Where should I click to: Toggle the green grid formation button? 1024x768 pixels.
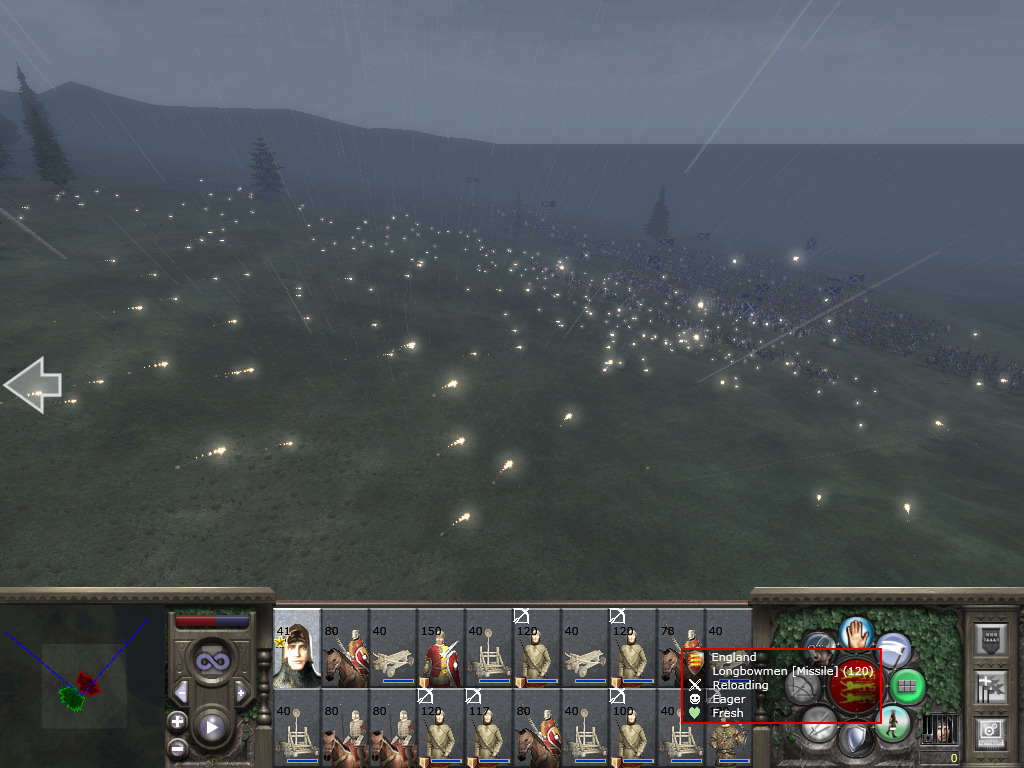point(906,686)
